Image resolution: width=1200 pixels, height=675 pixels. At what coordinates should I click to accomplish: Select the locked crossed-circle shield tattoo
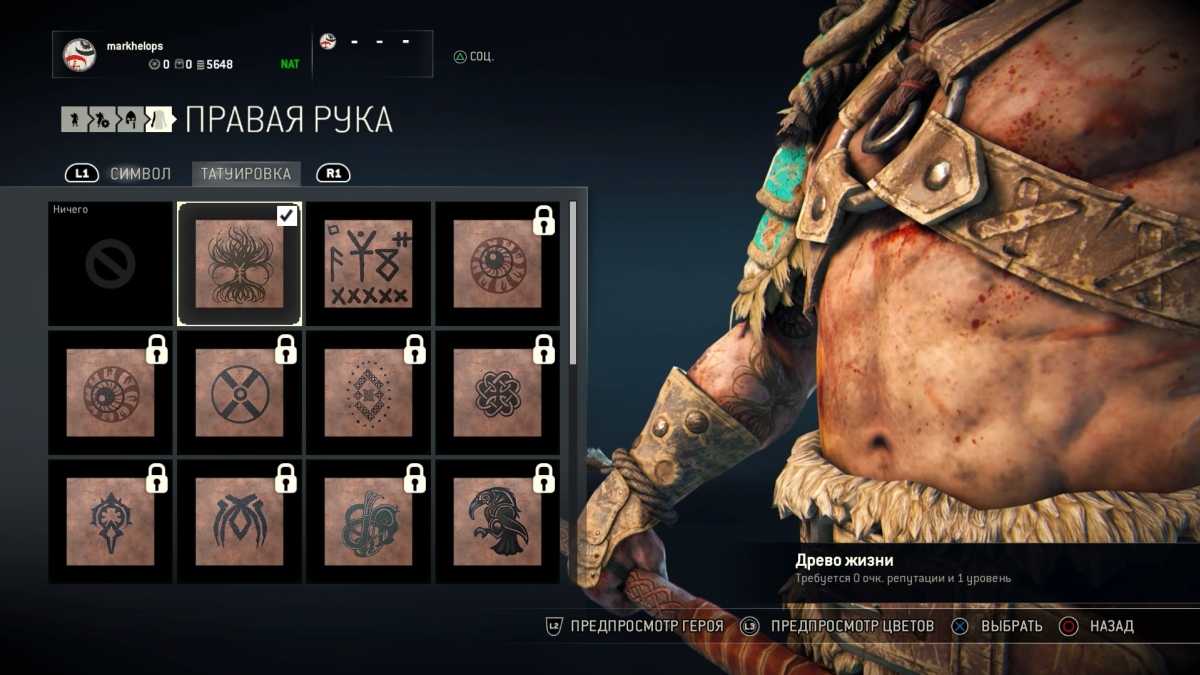click(x=239, y=393)
